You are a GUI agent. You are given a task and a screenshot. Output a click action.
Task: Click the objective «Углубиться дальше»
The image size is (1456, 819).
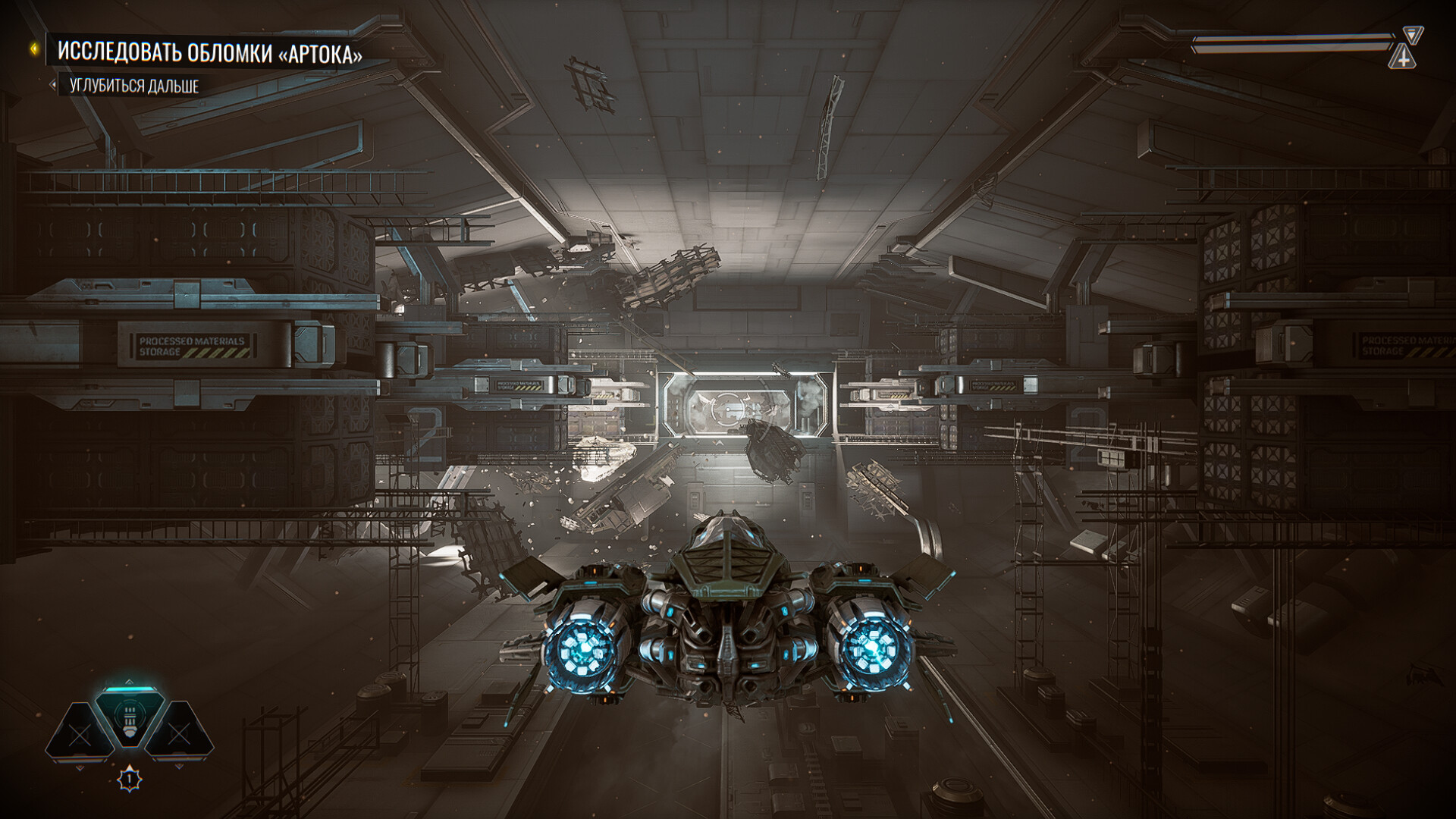click(134, 86)
